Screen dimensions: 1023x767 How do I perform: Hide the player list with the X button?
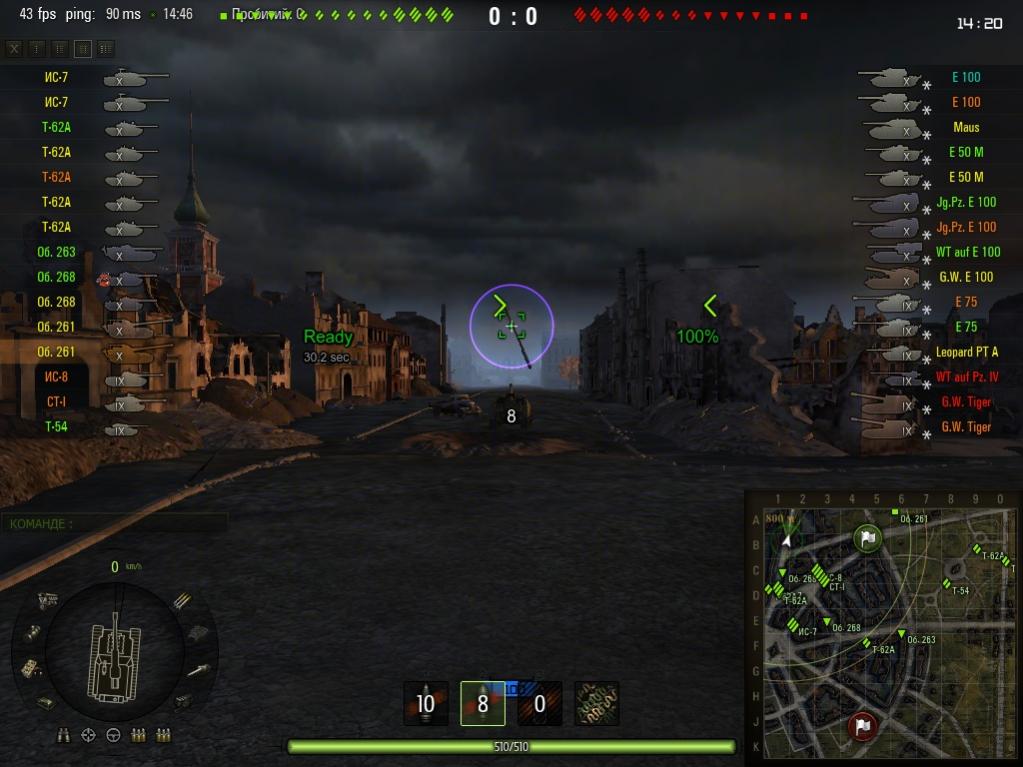tap(14, 48)
